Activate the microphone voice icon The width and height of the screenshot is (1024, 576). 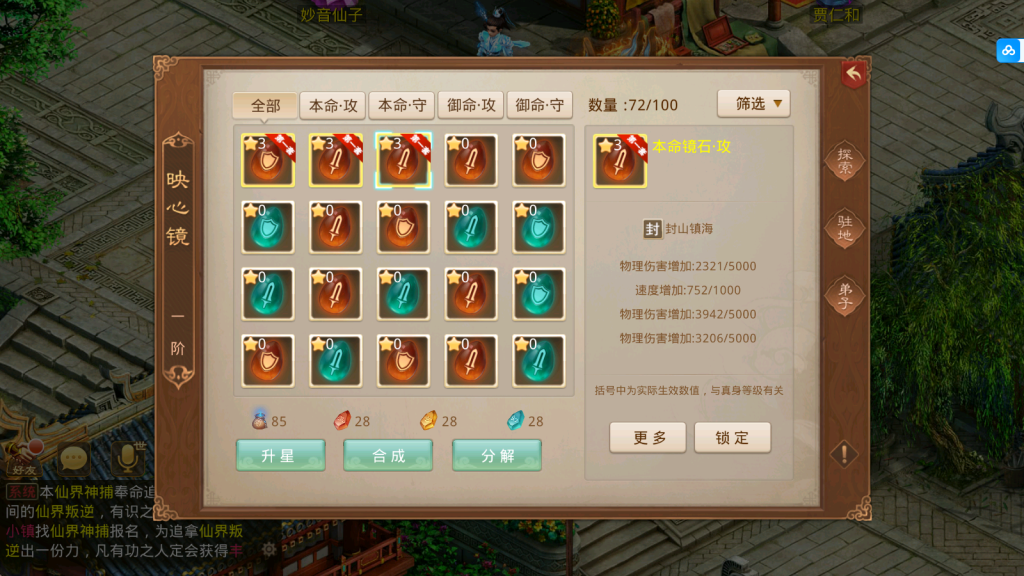point(127,459)
